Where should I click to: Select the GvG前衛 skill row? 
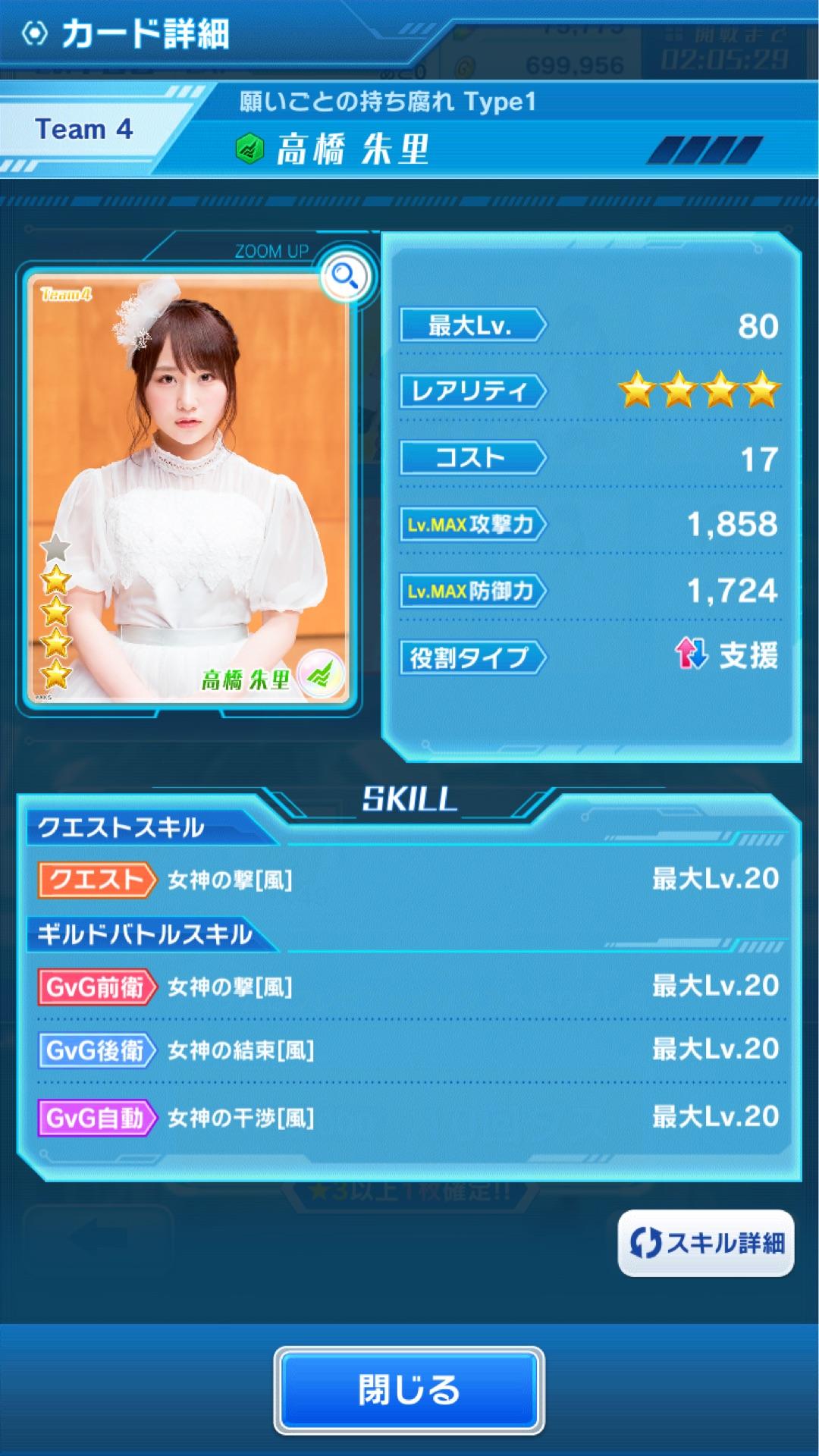click(x=408, y=987)
